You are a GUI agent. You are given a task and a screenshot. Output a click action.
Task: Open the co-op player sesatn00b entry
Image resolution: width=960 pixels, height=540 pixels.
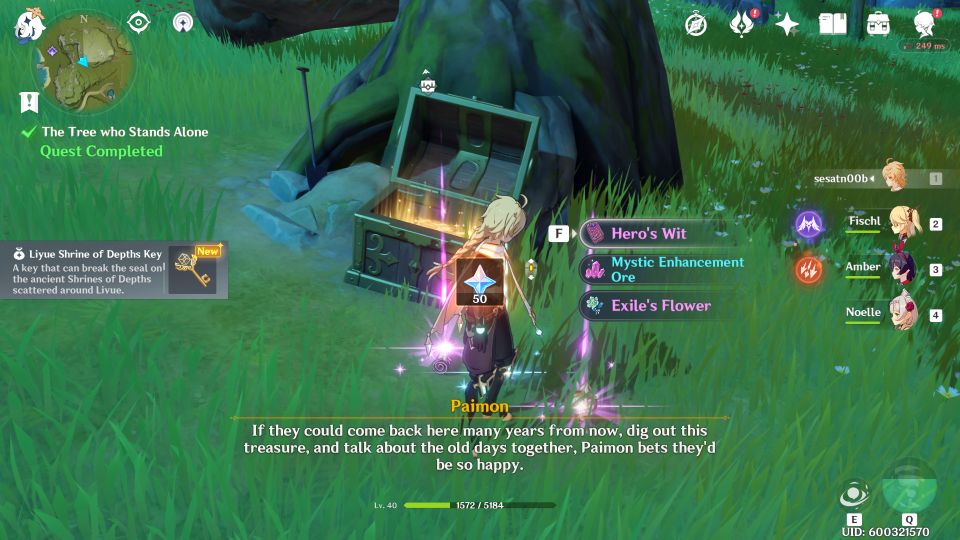pos(860,178)
